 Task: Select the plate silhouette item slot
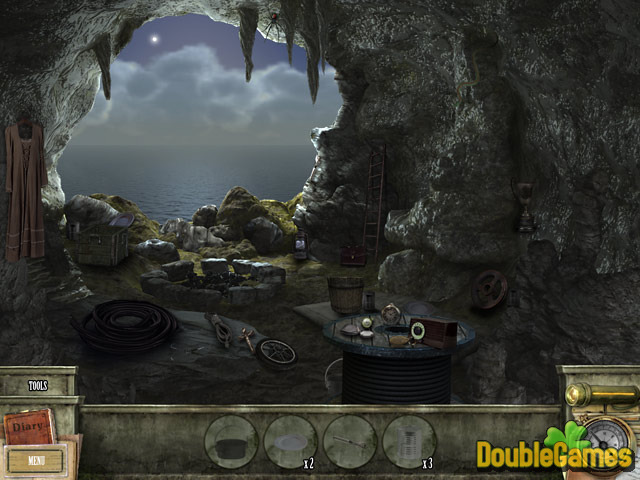click(x=290, y=441)
